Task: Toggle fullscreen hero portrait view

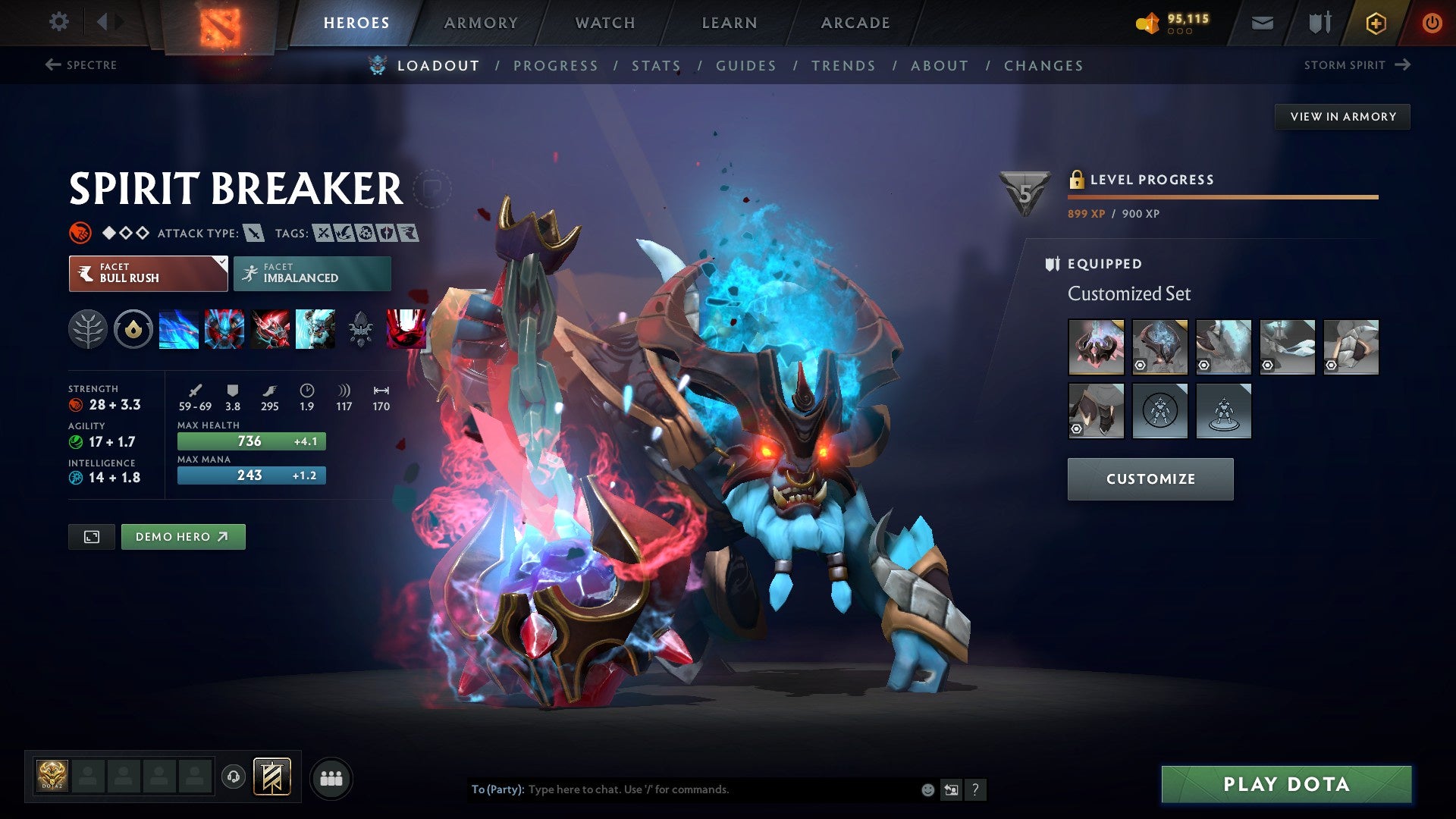Action: (91, 536)
